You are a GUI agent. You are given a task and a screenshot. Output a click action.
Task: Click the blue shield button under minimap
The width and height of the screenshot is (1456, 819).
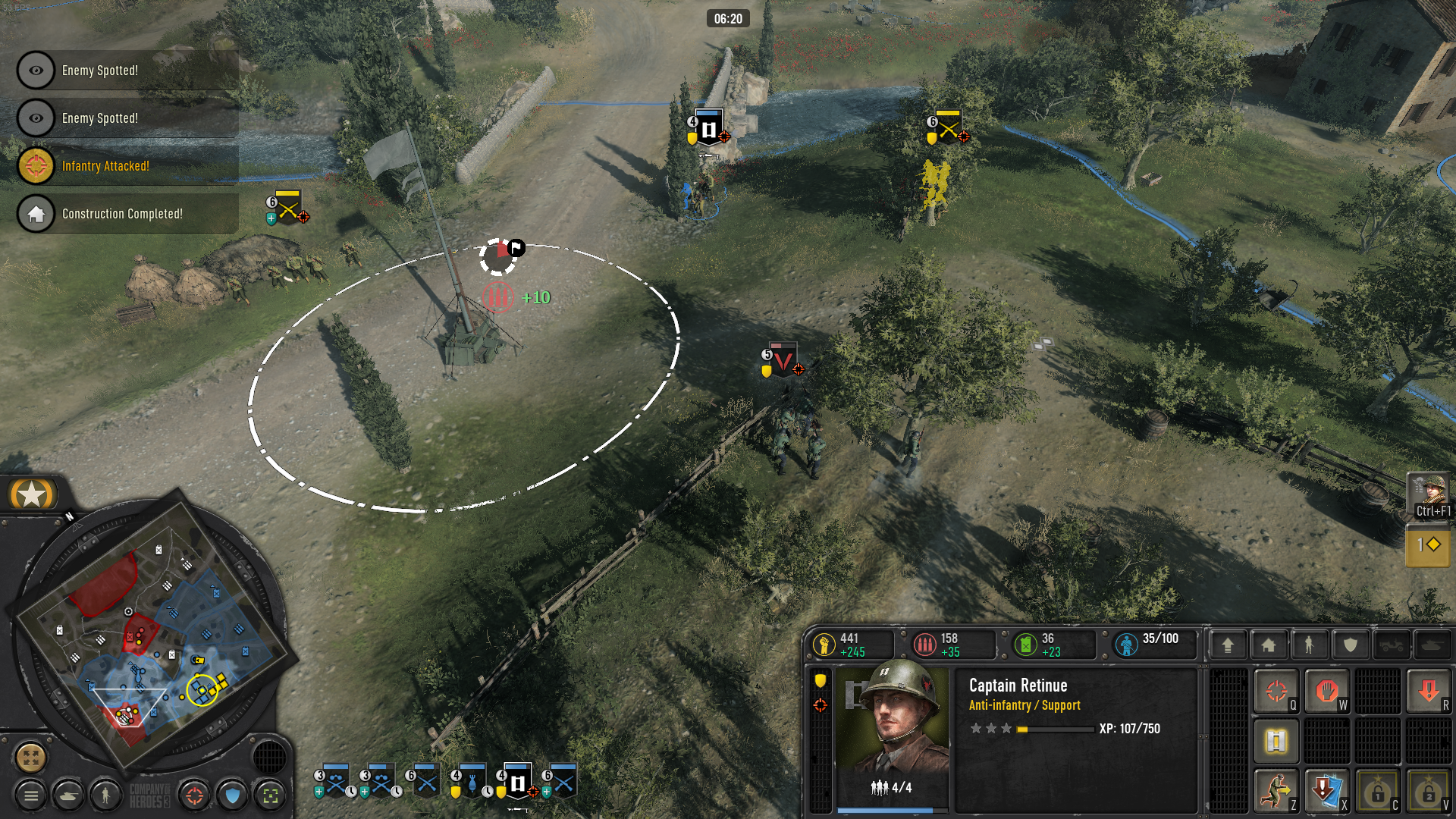point(233,795)
